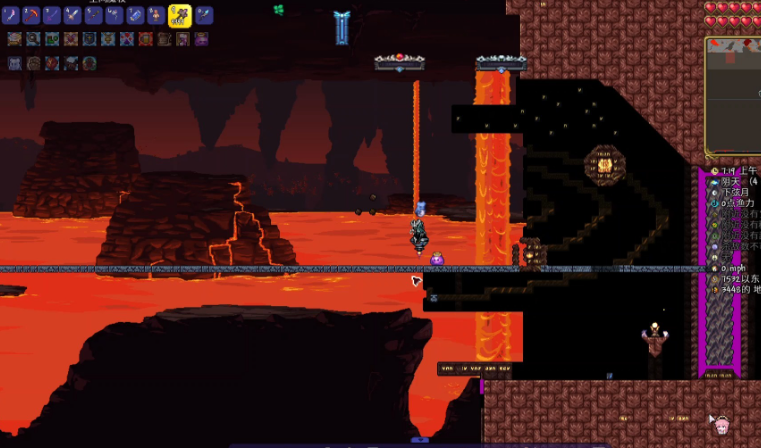Choose the purple blade in hotbar slot 3
761x448 pixels.
[x=53, y=15]
